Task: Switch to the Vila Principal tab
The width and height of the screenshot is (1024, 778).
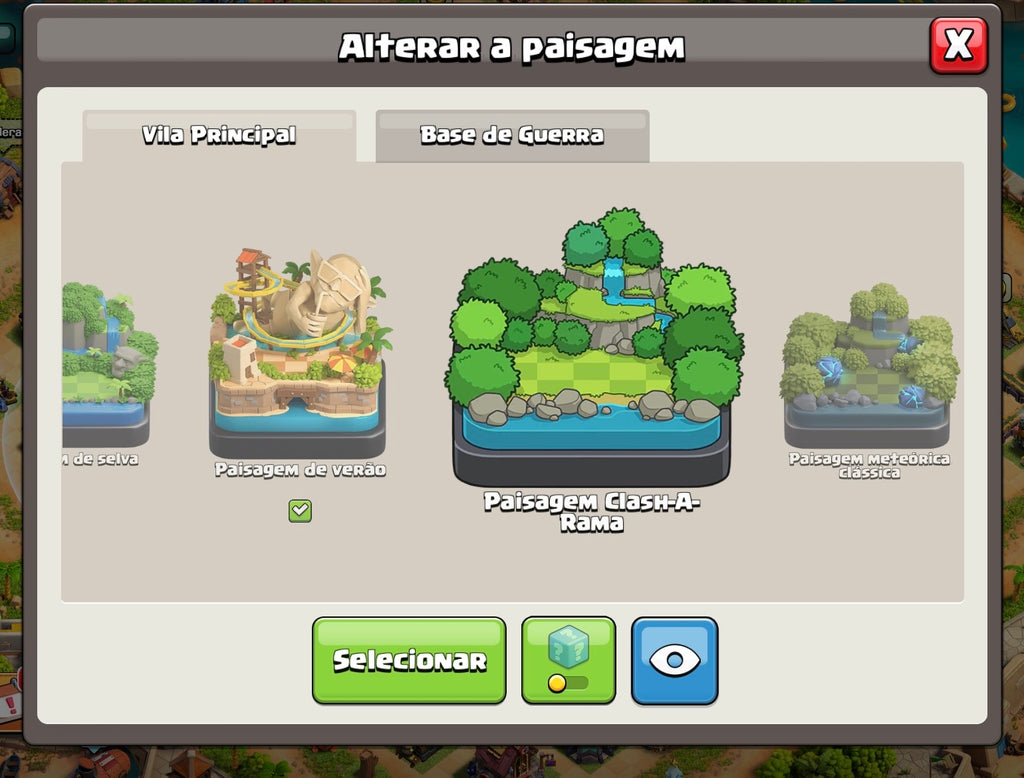Action: (219, 135)
